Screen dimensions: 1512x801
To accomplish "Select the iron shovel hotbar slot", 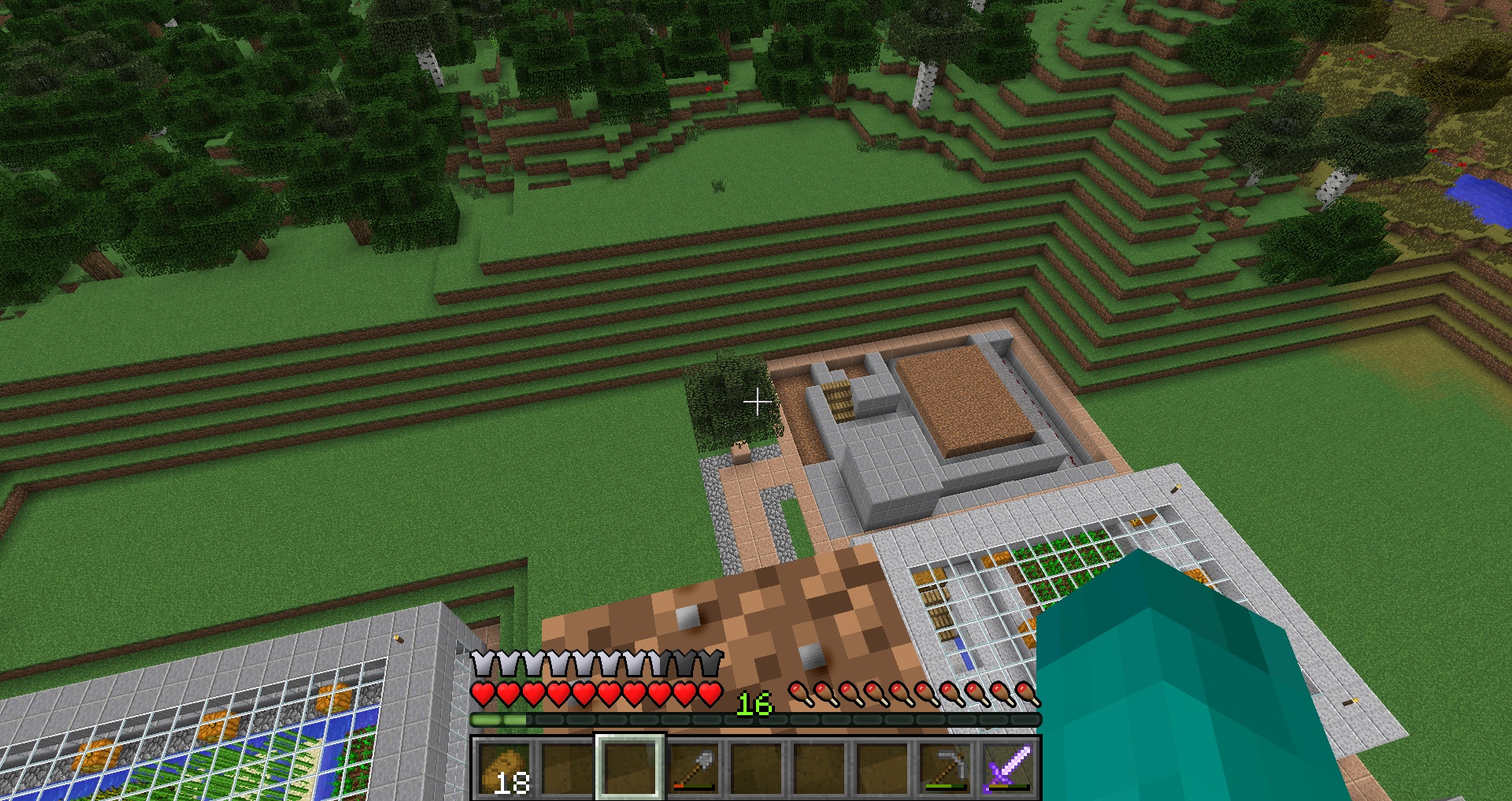I will coord(693,768).
